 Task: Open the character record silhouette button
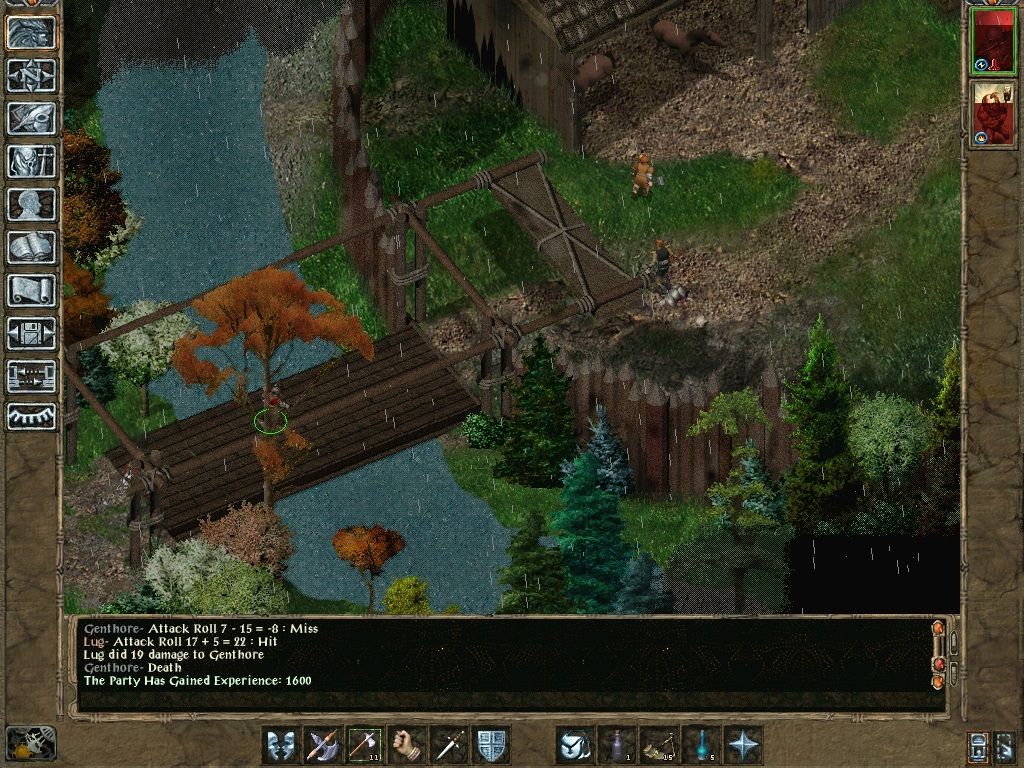(x=31, y=204)
